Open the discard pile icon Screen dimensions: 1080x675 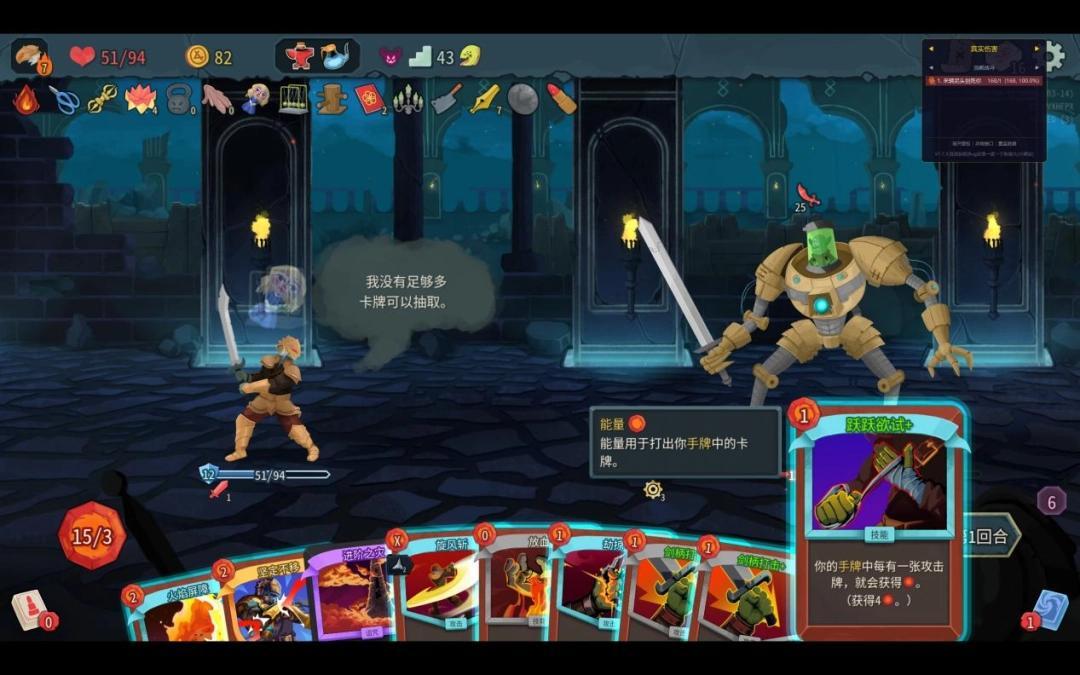[1050, 610]
